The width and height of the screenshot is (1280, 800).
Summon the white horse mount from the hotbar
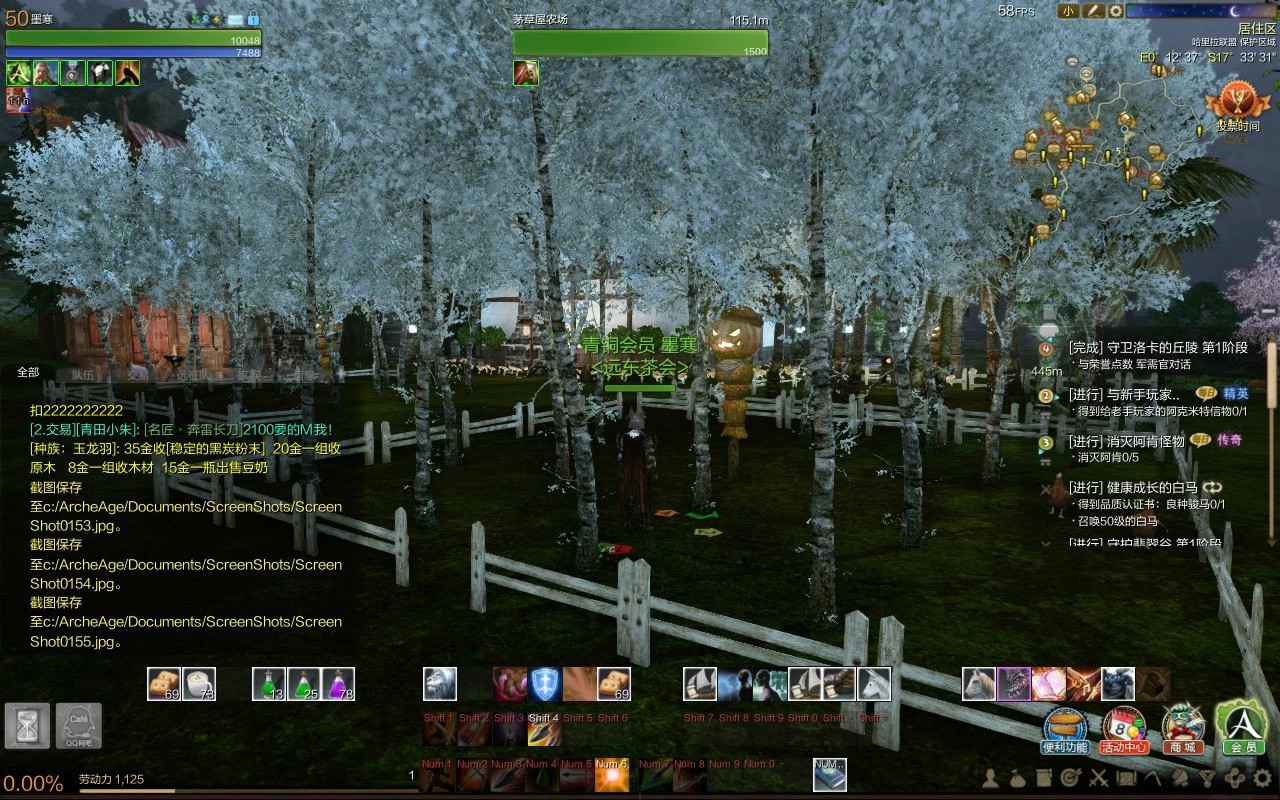point(979,684)
